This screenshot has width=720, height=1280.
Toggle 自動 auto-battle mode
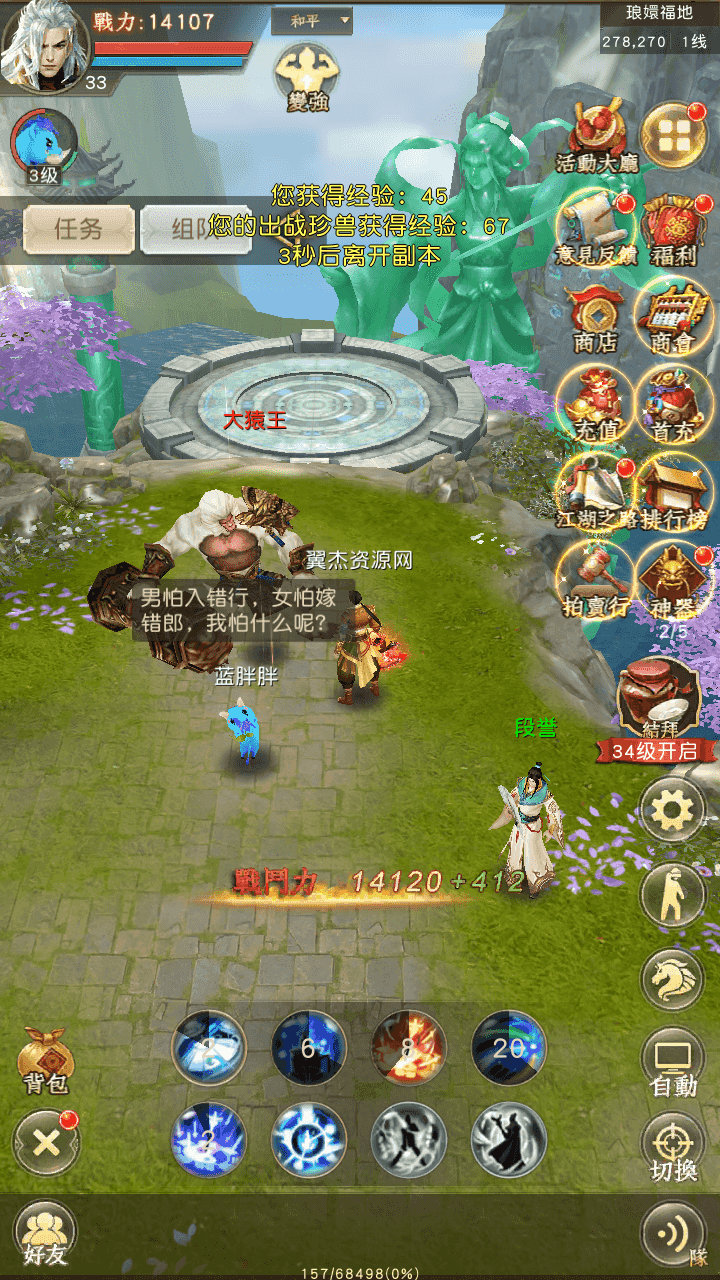click(x=673, y=1063)
